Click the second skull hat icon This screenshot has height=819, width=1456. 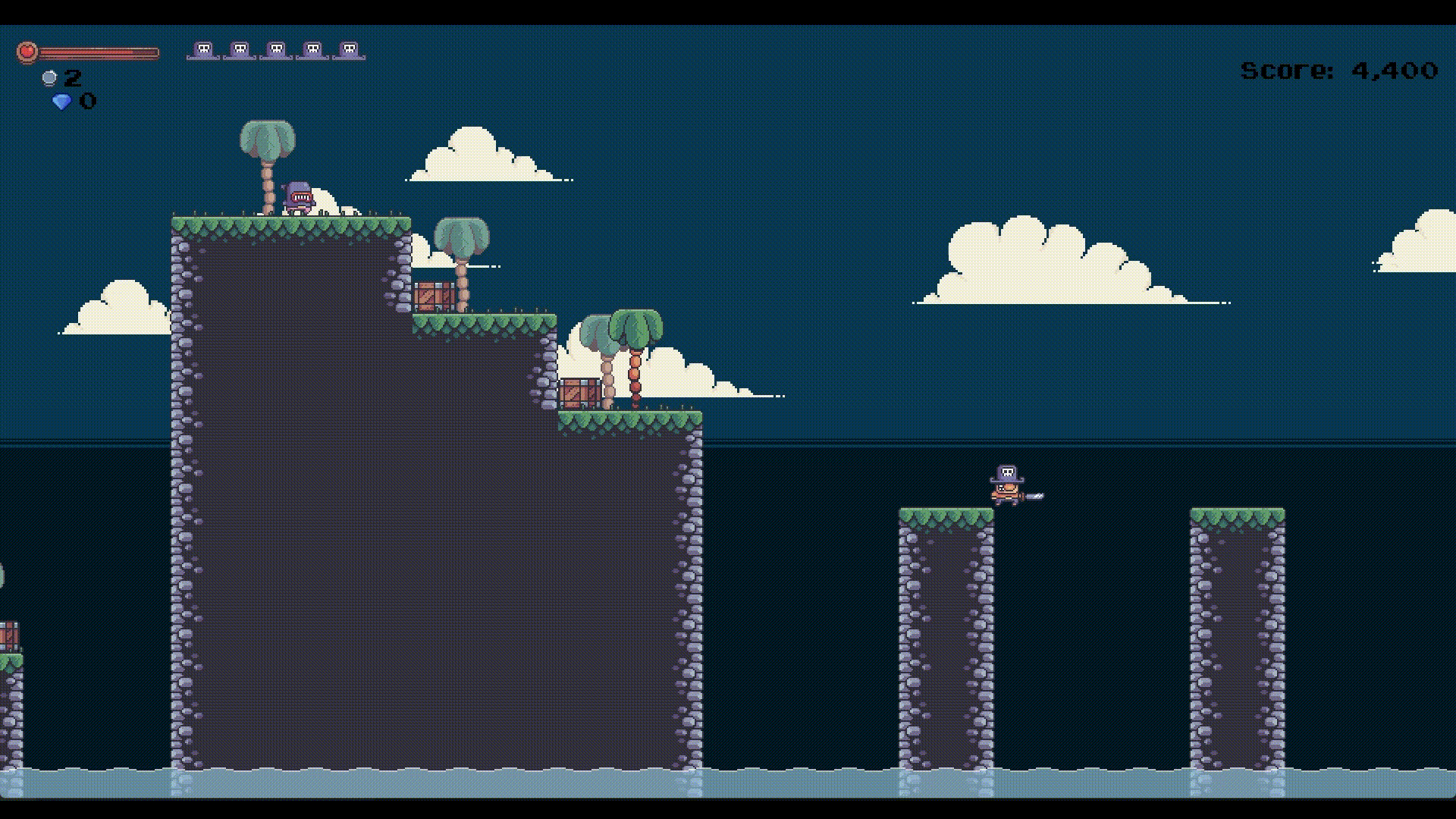tap(238, 49)
